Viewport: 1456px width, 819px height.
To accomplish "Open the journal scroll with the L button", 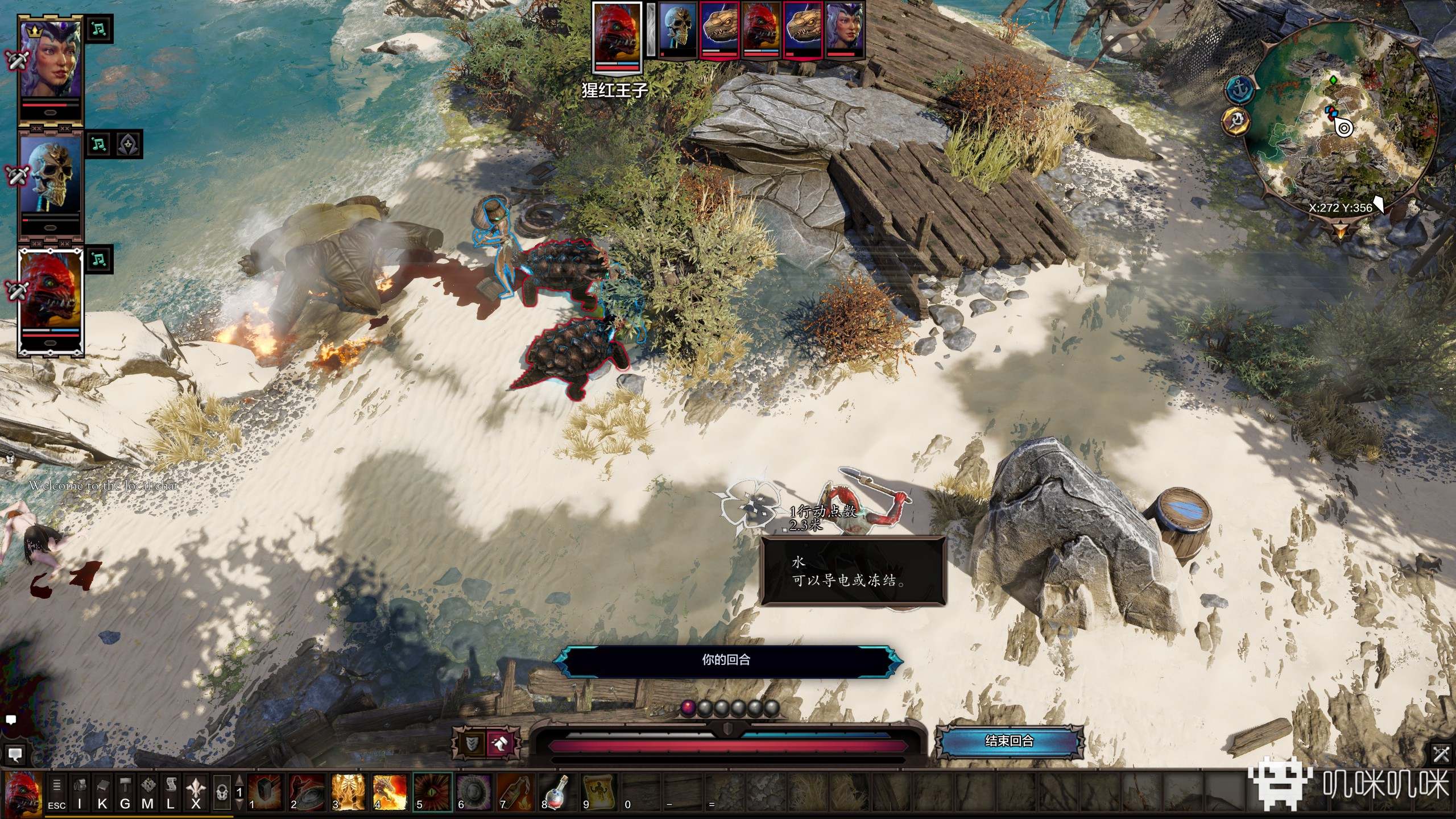I will click(171, 792).
